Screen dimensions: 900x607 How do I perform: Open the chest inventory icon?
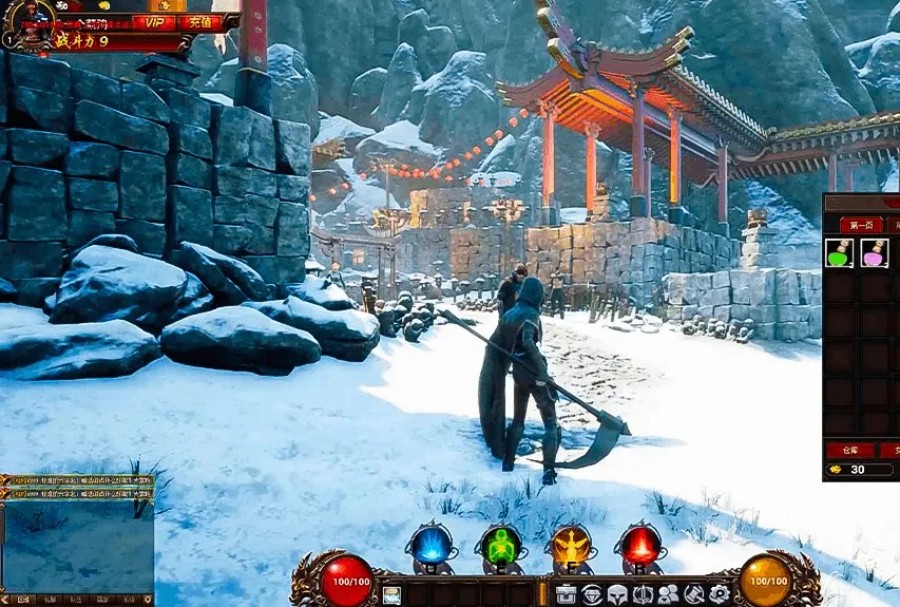[567, 595]
